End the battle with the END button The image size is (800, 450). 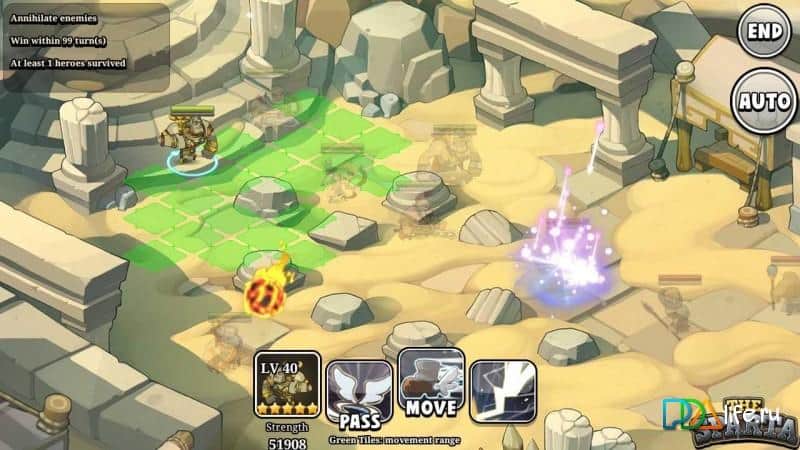coord(765,31)
